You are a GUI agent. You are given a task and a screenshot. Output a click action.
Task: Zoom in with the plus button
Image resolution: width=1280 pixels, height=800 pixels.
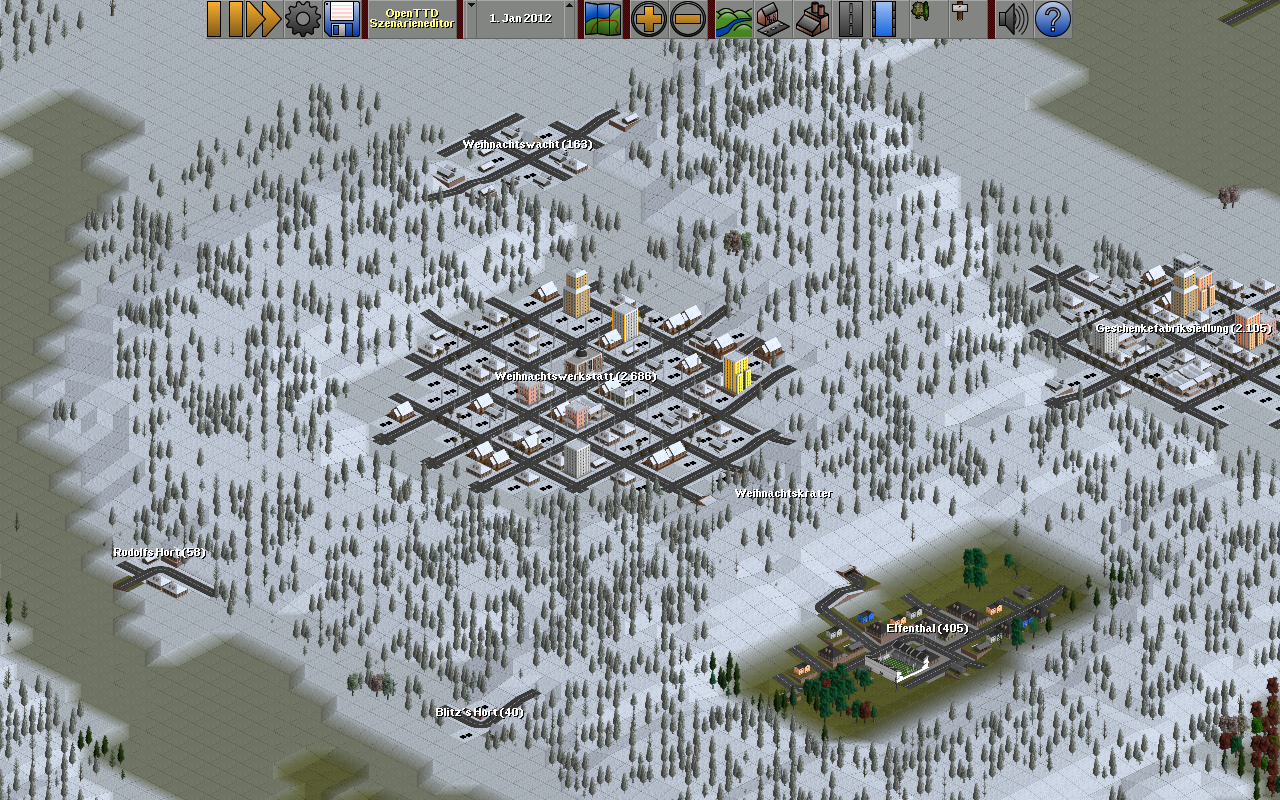(x=648, y=19)
